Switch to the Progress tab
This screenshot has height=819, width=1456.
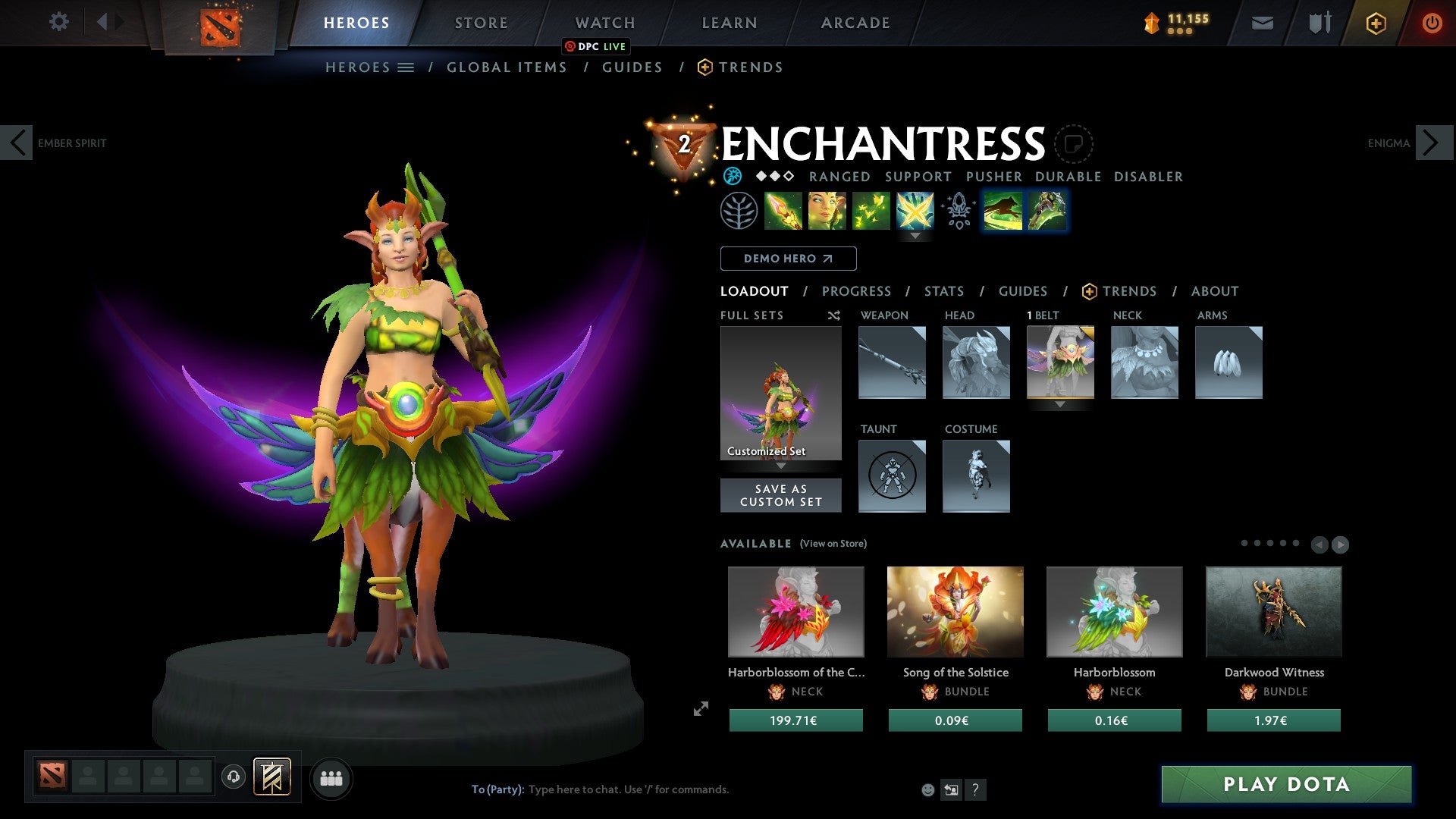857,291
